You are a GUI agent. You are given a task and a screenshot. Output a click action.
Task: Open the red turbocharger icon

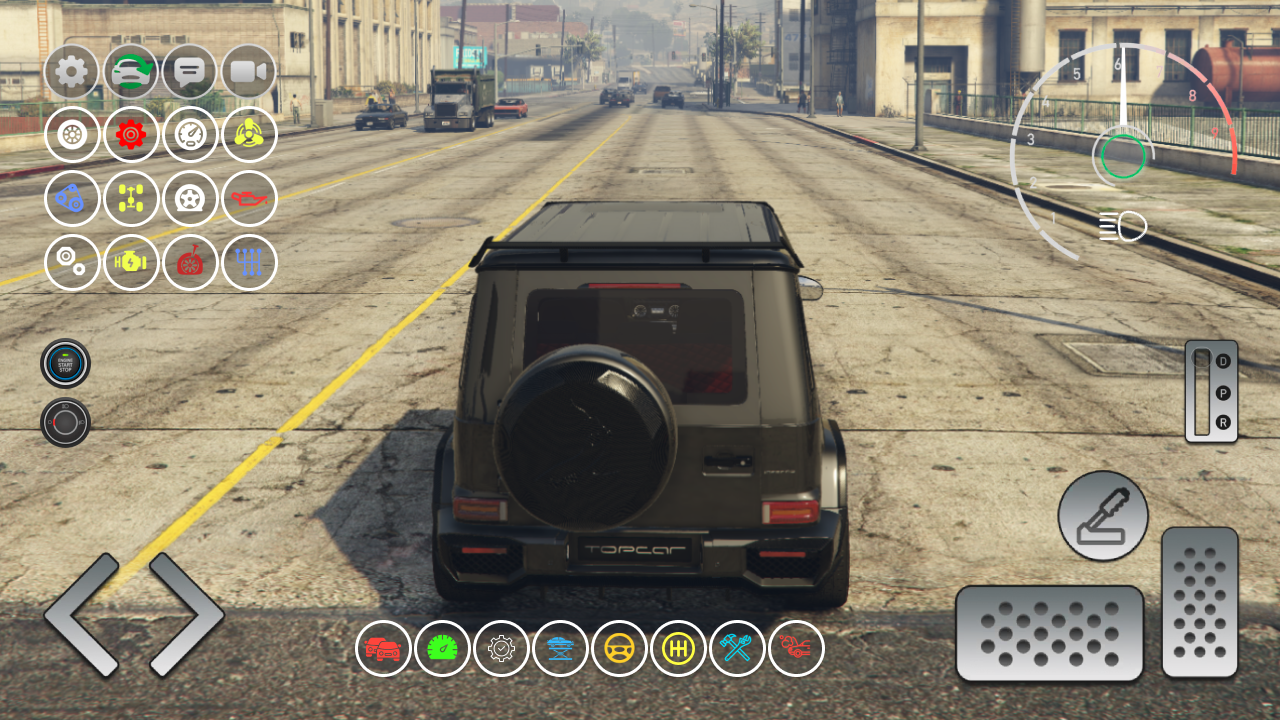pos(190,263)
